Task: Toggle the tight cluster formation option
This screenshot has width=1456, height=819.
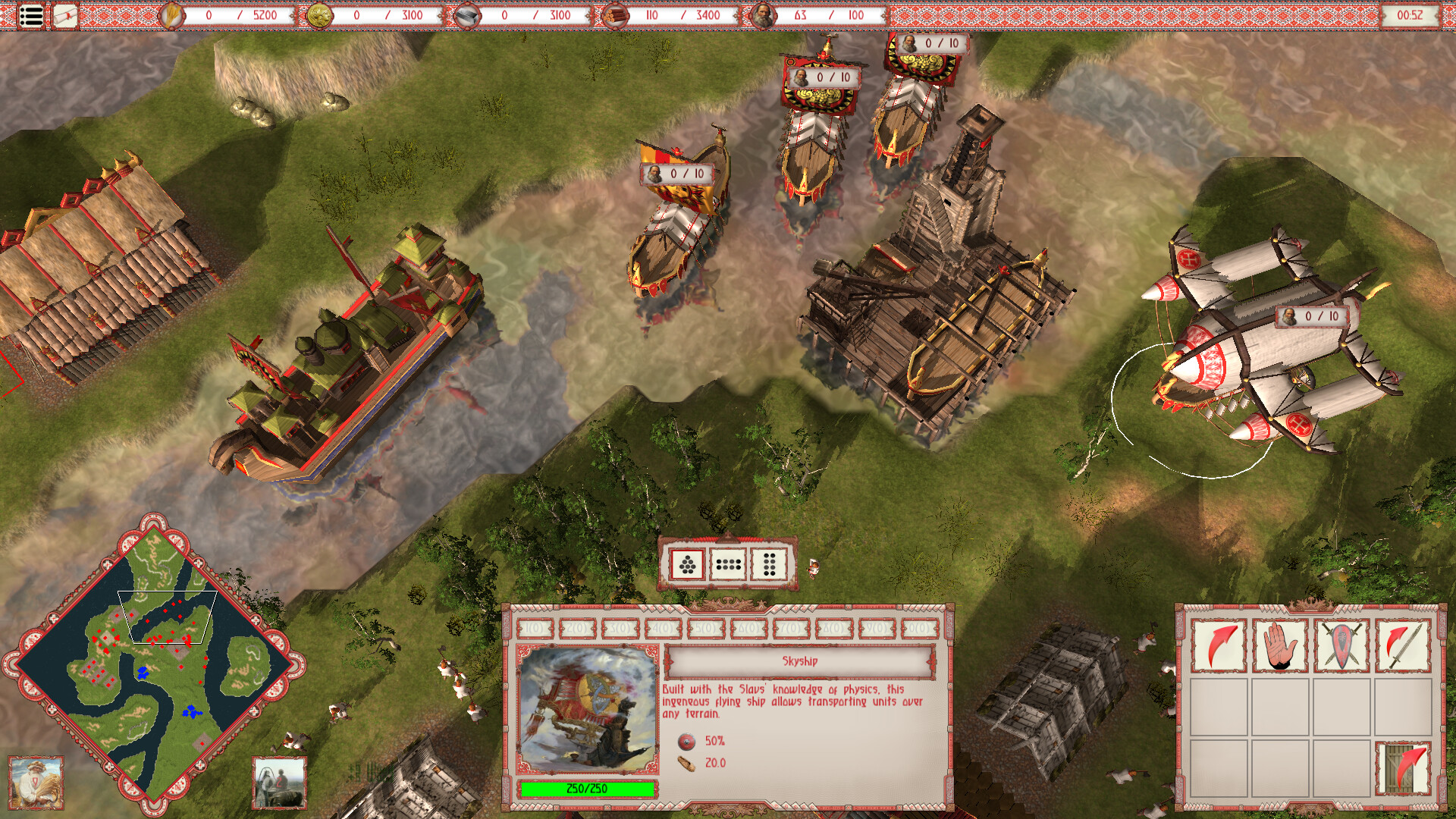Action: pyautogui.click(x=686, y=565)
